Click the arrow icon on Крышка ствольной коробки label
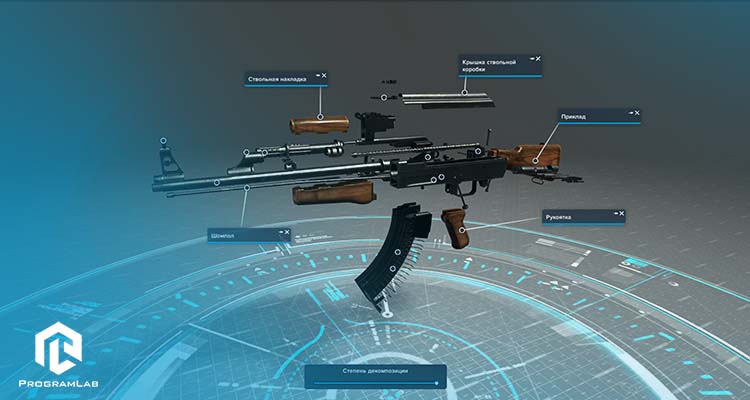The width and height of the screenshot is (750, 400). pos(531,60)
